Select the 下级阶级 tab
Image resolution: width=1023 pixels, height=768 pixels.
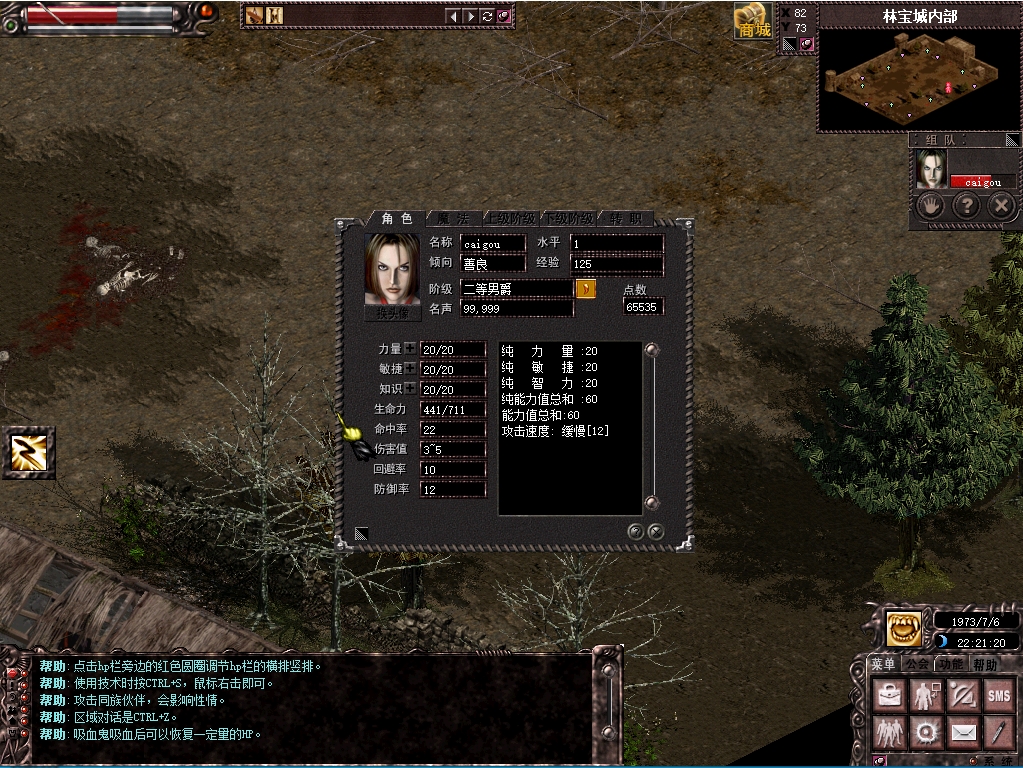[569, 218]
